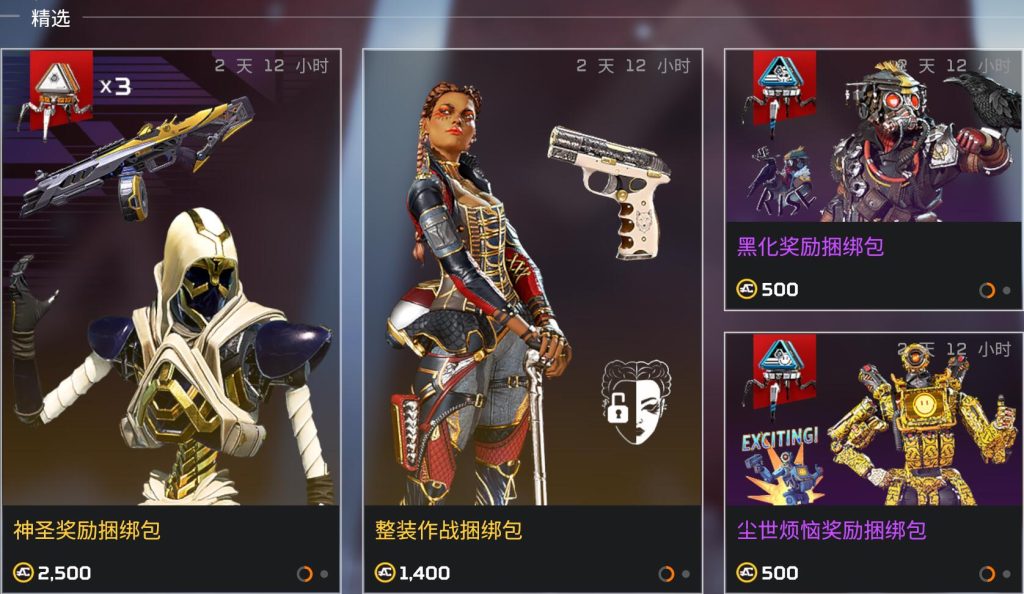Open the 神圣奖励捆绑包 bundle for 2,500 coins

click(x=171, y=320)
